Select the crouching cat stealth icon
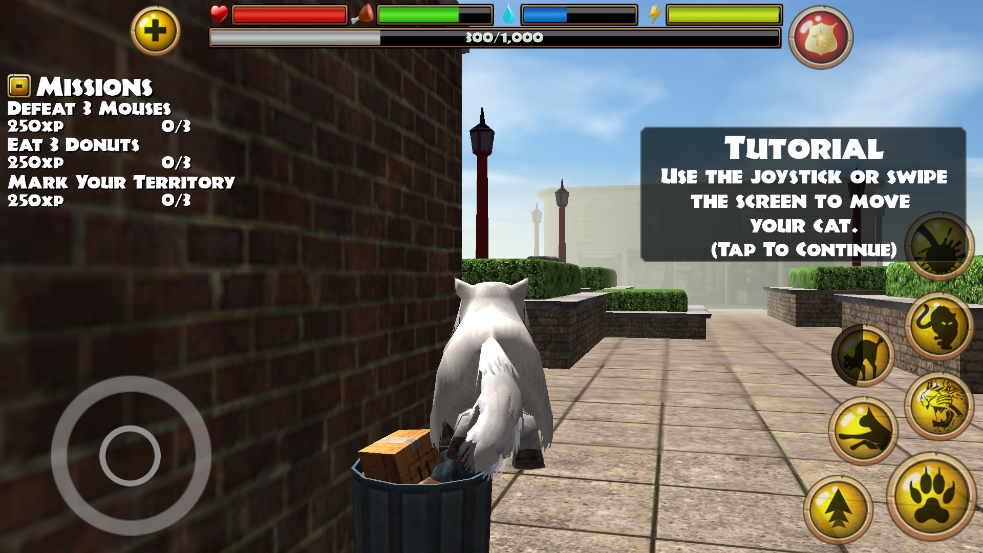 coord(939,326)
